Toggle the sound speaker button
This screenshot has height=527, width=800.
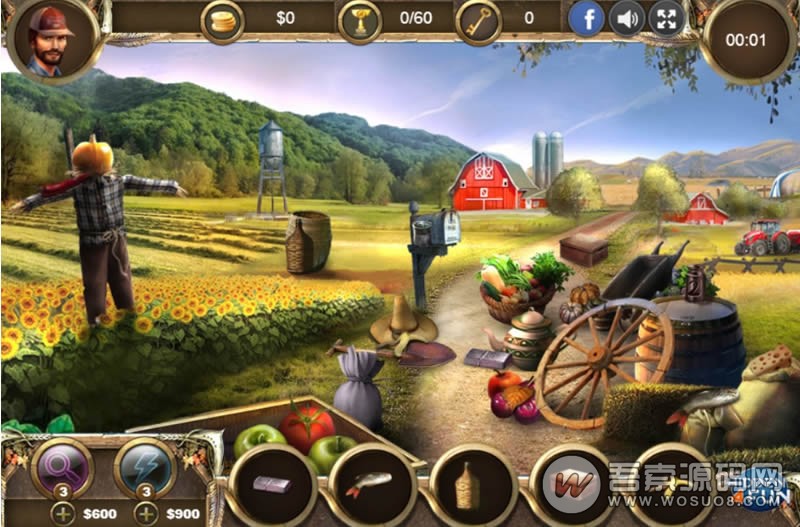pyautogui.click(x=627, y=18)
